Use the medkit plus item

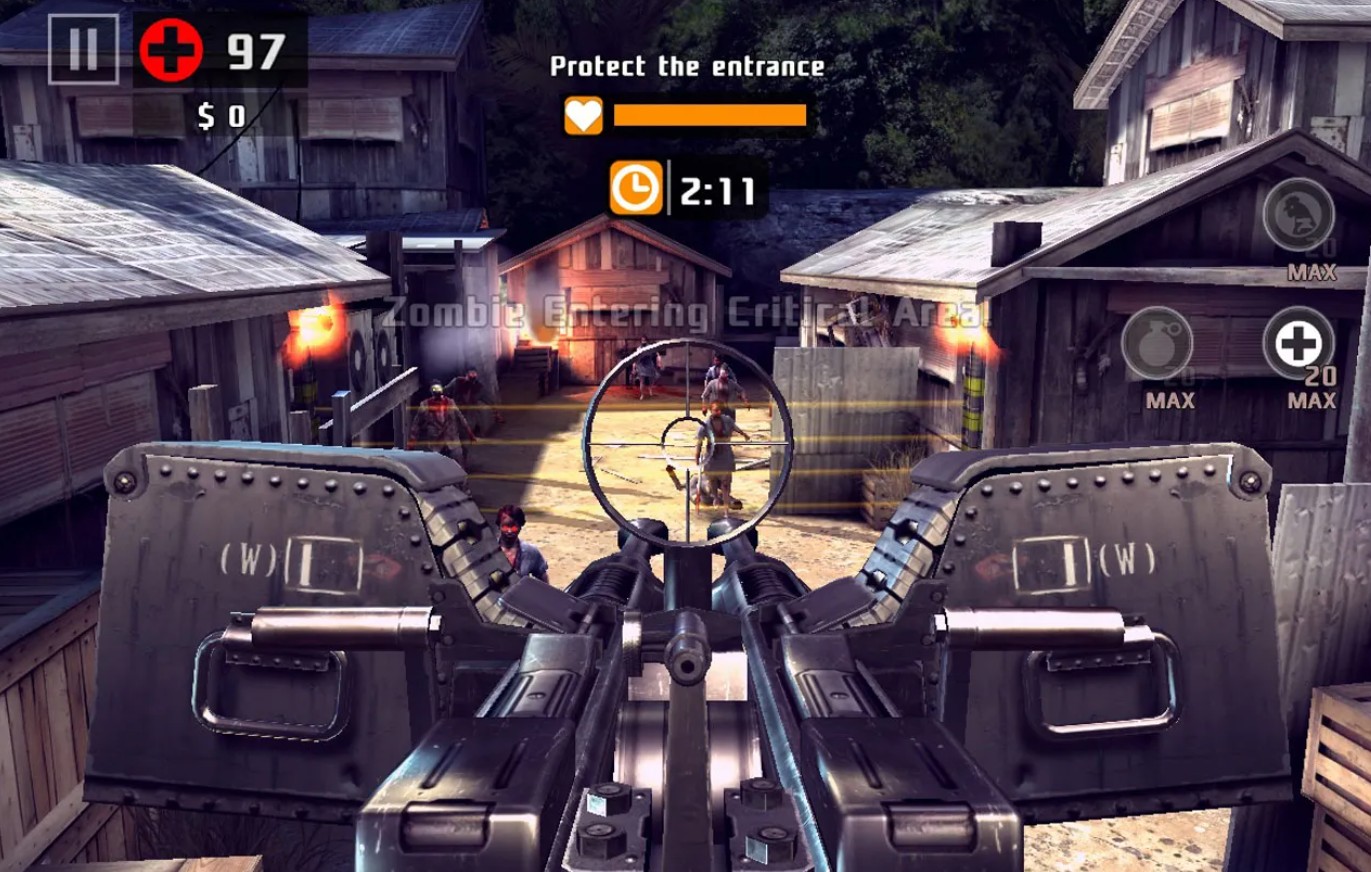point(1298,343)
